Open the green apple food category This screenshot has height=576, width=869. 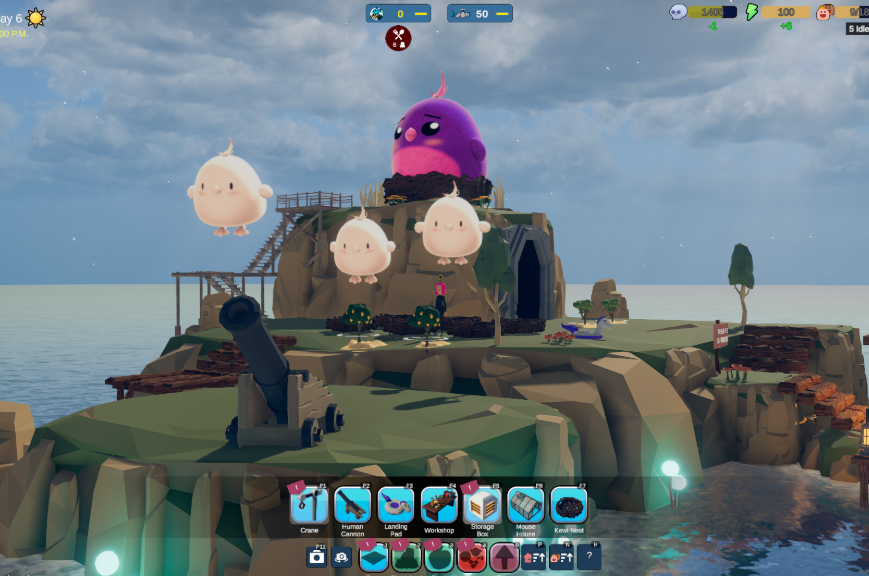439,557
